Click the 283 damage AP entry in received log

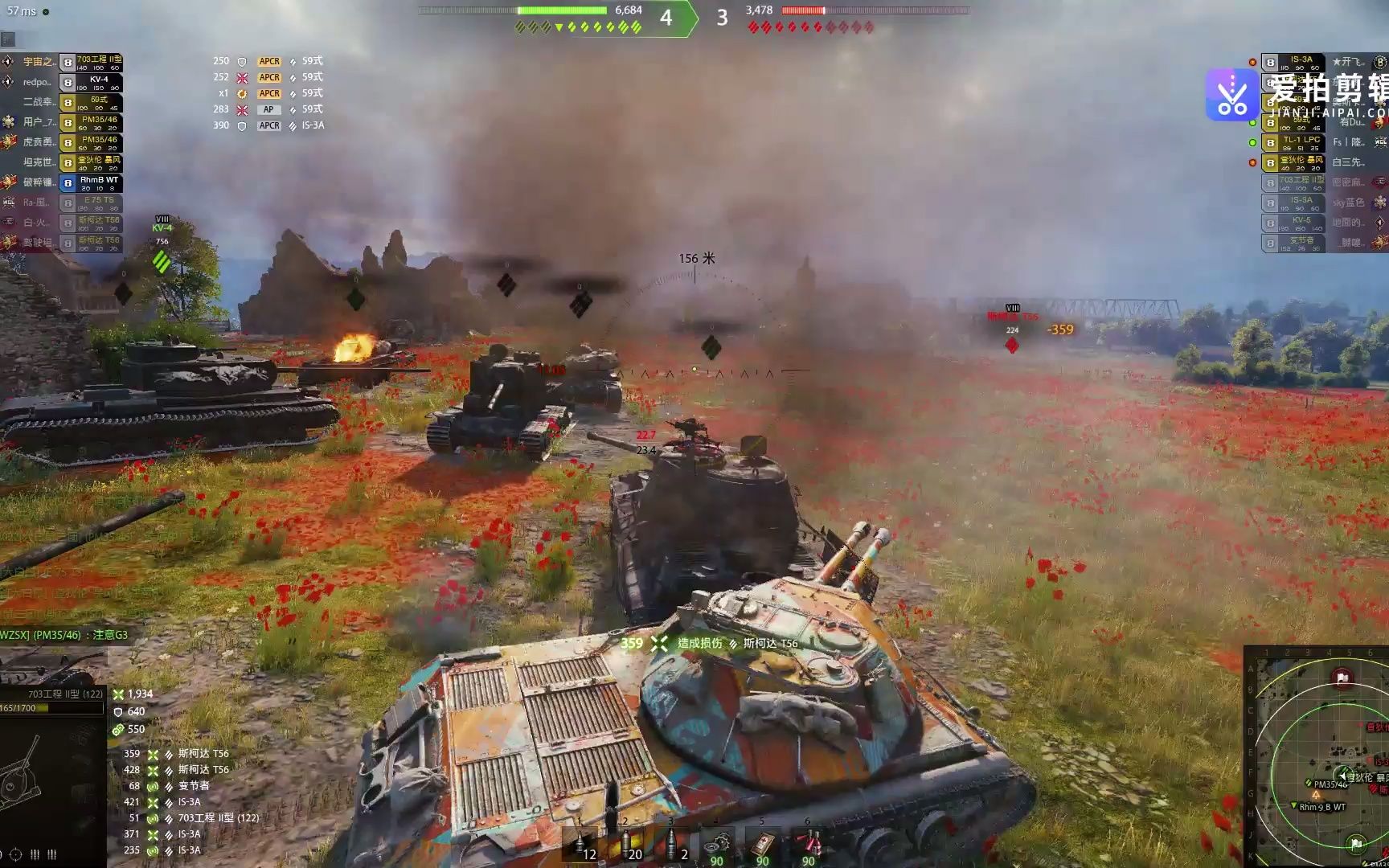[269, 109]
